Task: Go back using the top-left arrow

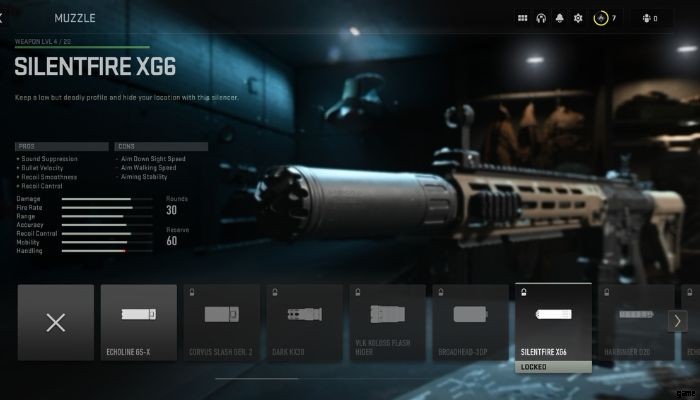Action: pos(4,18)
